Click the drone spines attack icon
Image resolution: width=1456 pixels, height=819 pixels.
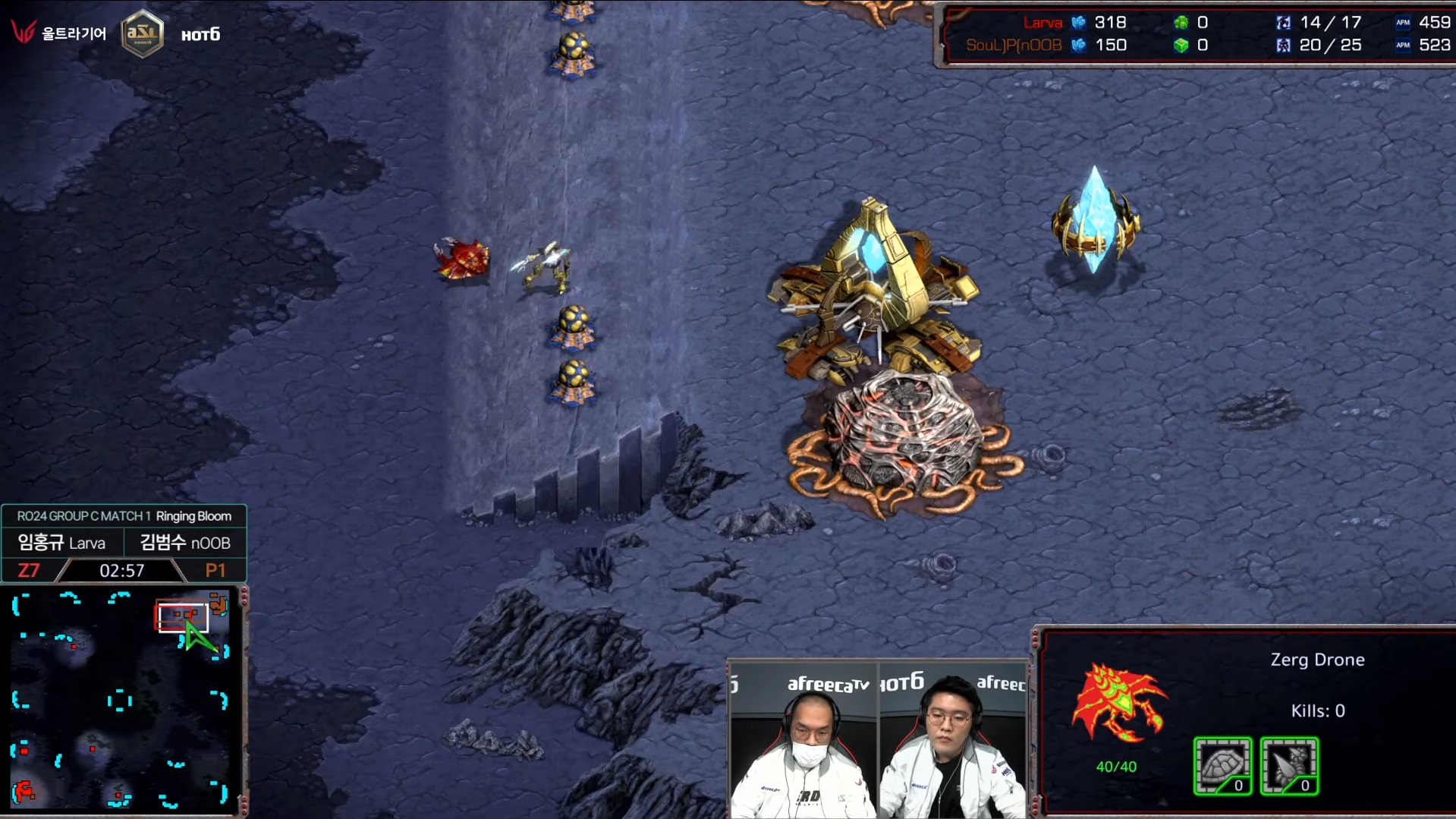point(1289,765)
